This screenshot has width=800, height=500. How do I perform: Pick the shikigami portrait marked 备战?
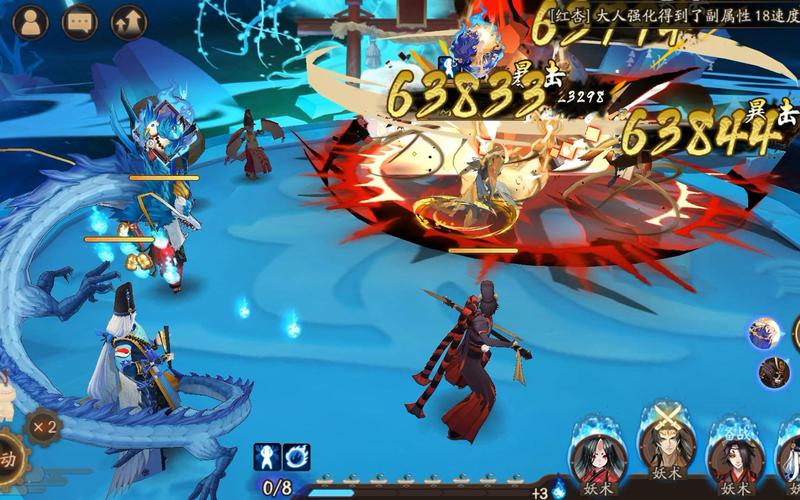click(x=736, y=458)
